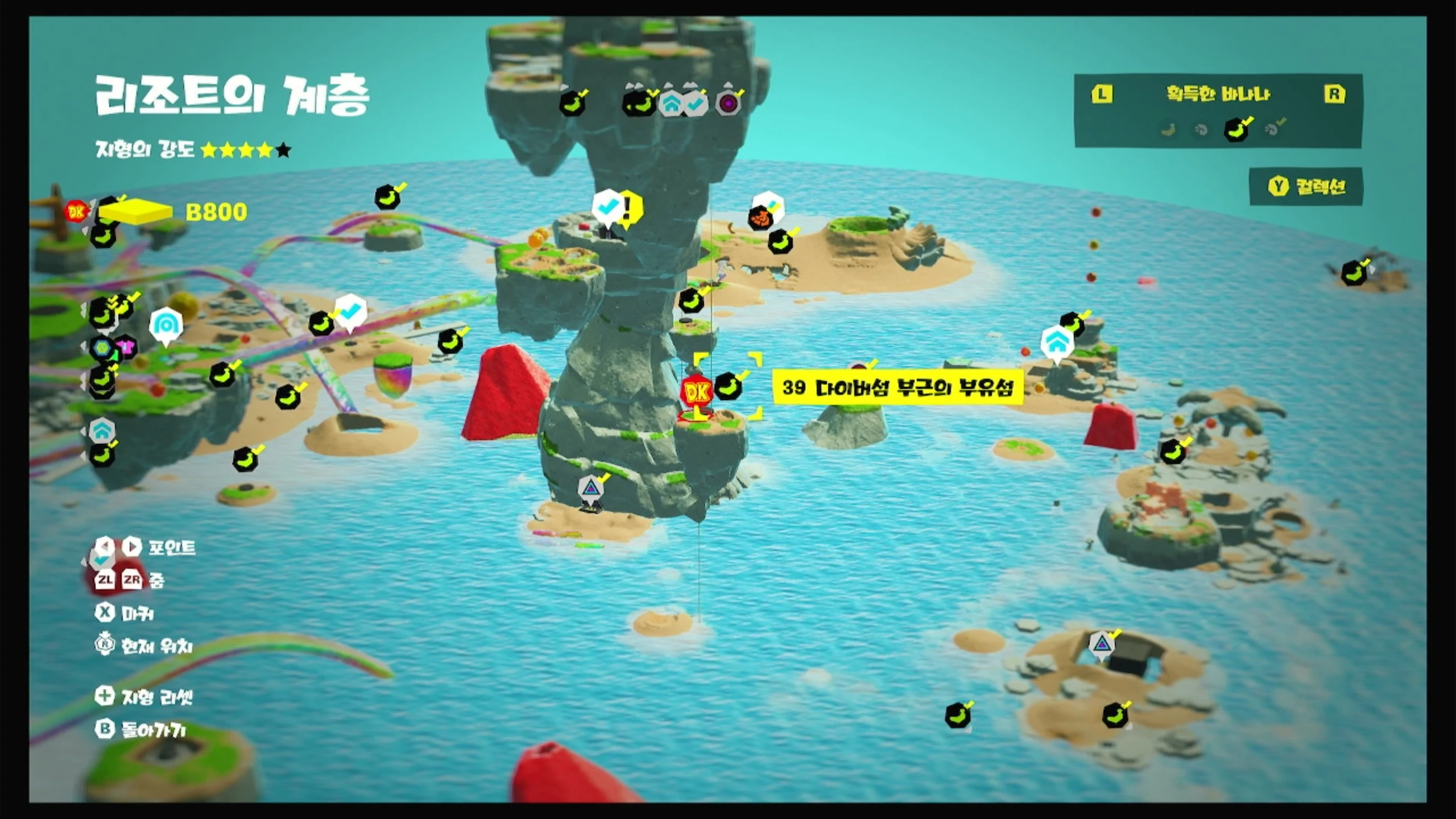Viewport: 1456px width, 819px height.
Task: Choose the blue arch tunnel marker
Action: pos(166,325)
